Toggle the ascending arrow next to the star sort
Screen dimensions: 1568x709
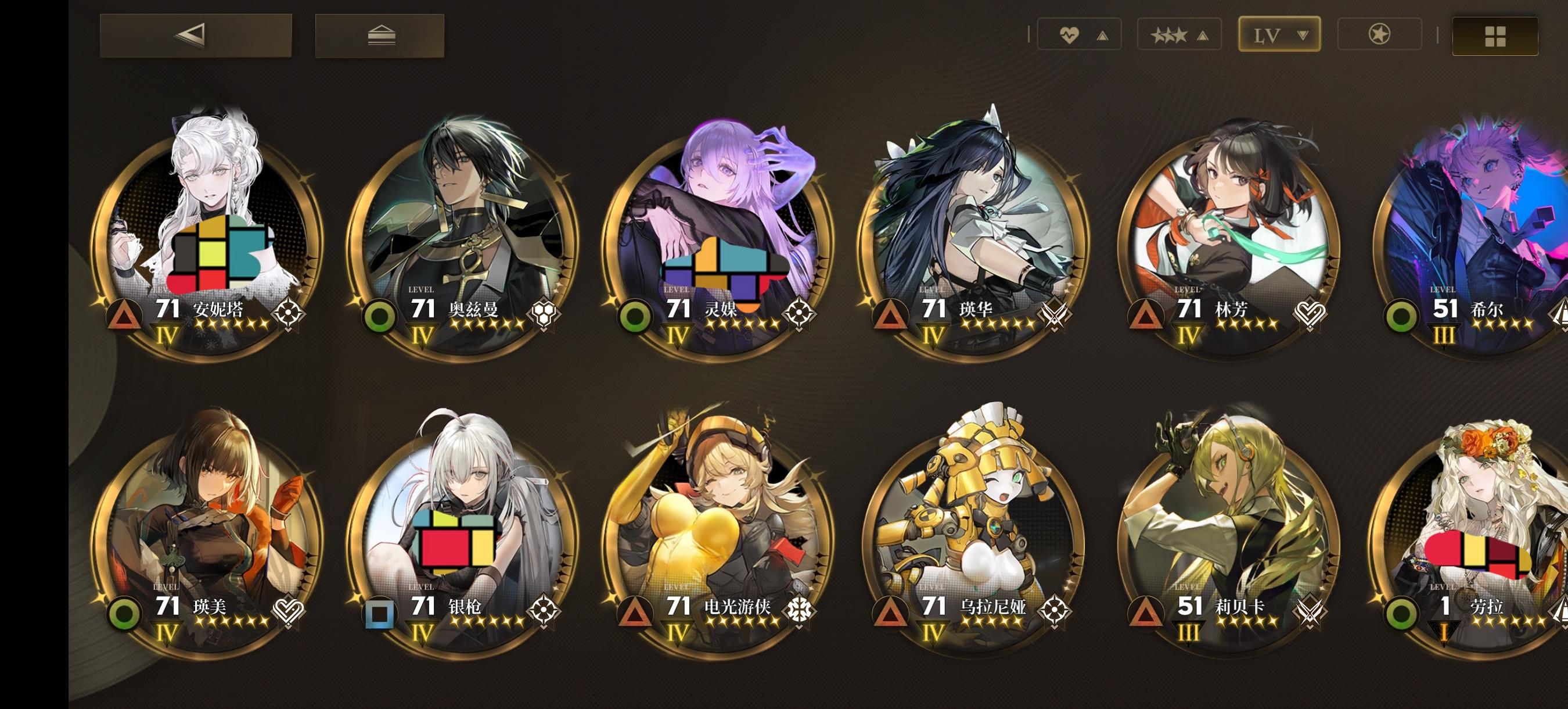pyautogui.click(x=1203, y=35)
